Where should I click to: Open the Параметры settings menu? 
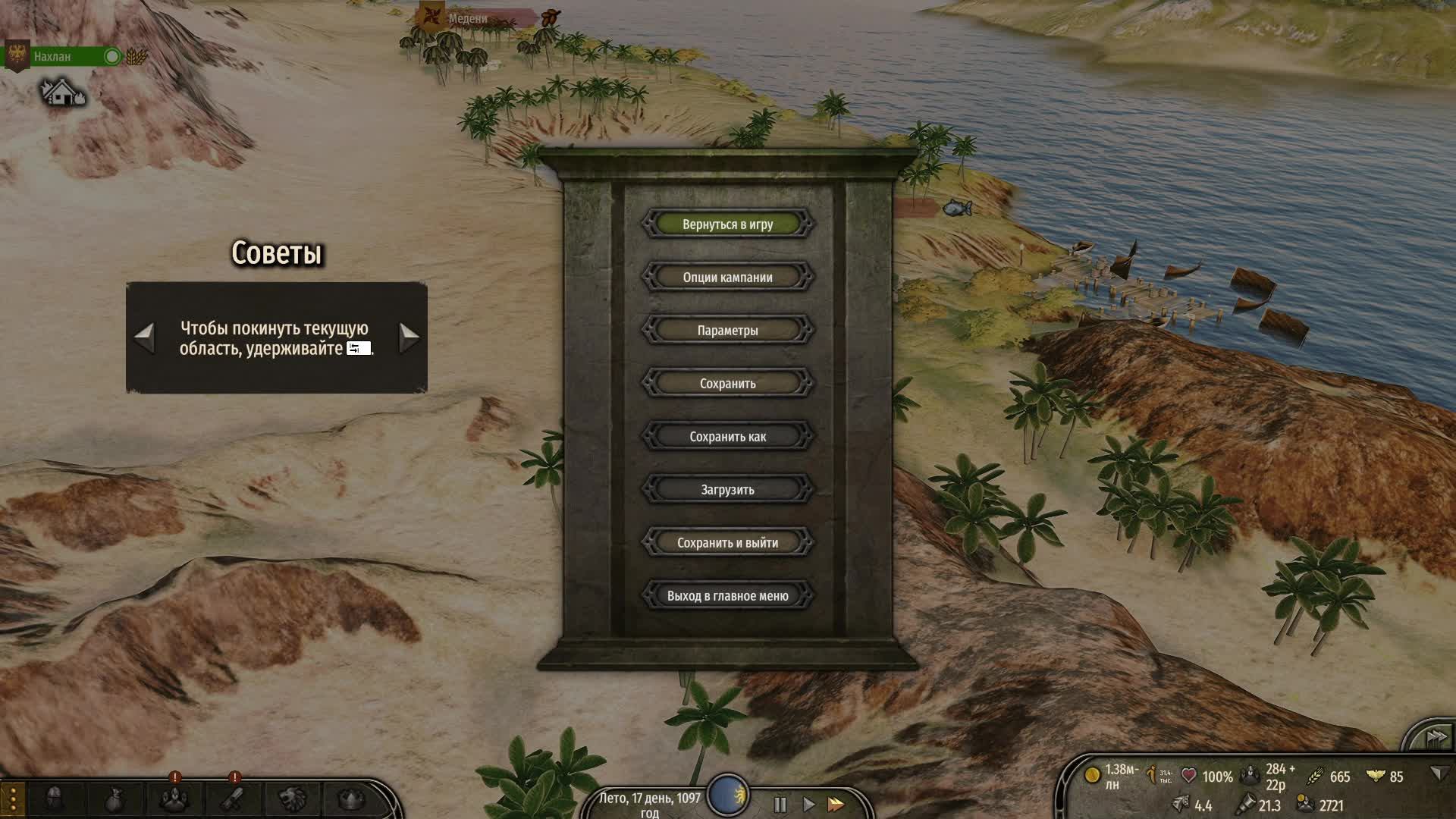727,331
